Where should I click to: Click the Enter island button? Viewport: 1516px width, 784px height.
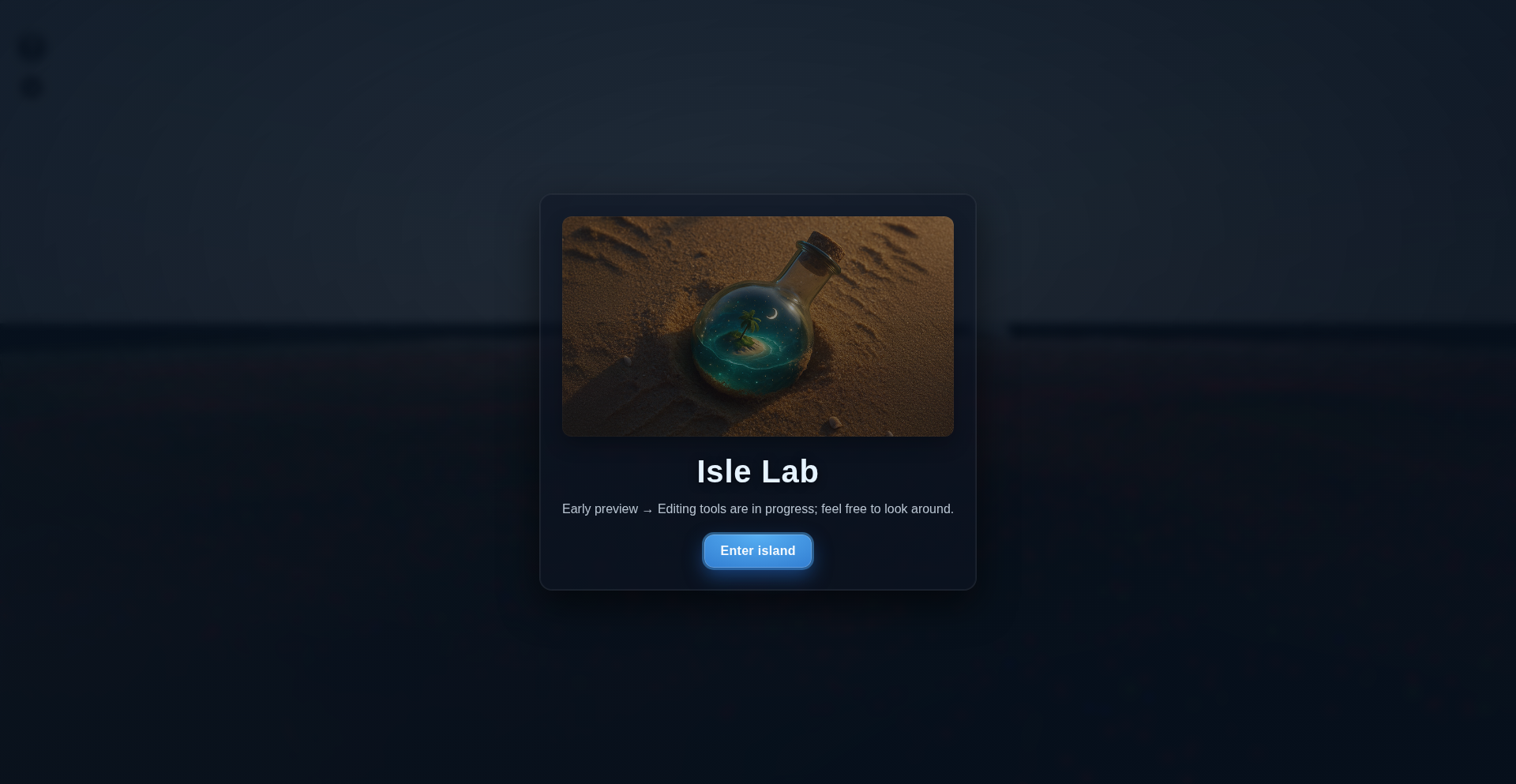(757, 551)
